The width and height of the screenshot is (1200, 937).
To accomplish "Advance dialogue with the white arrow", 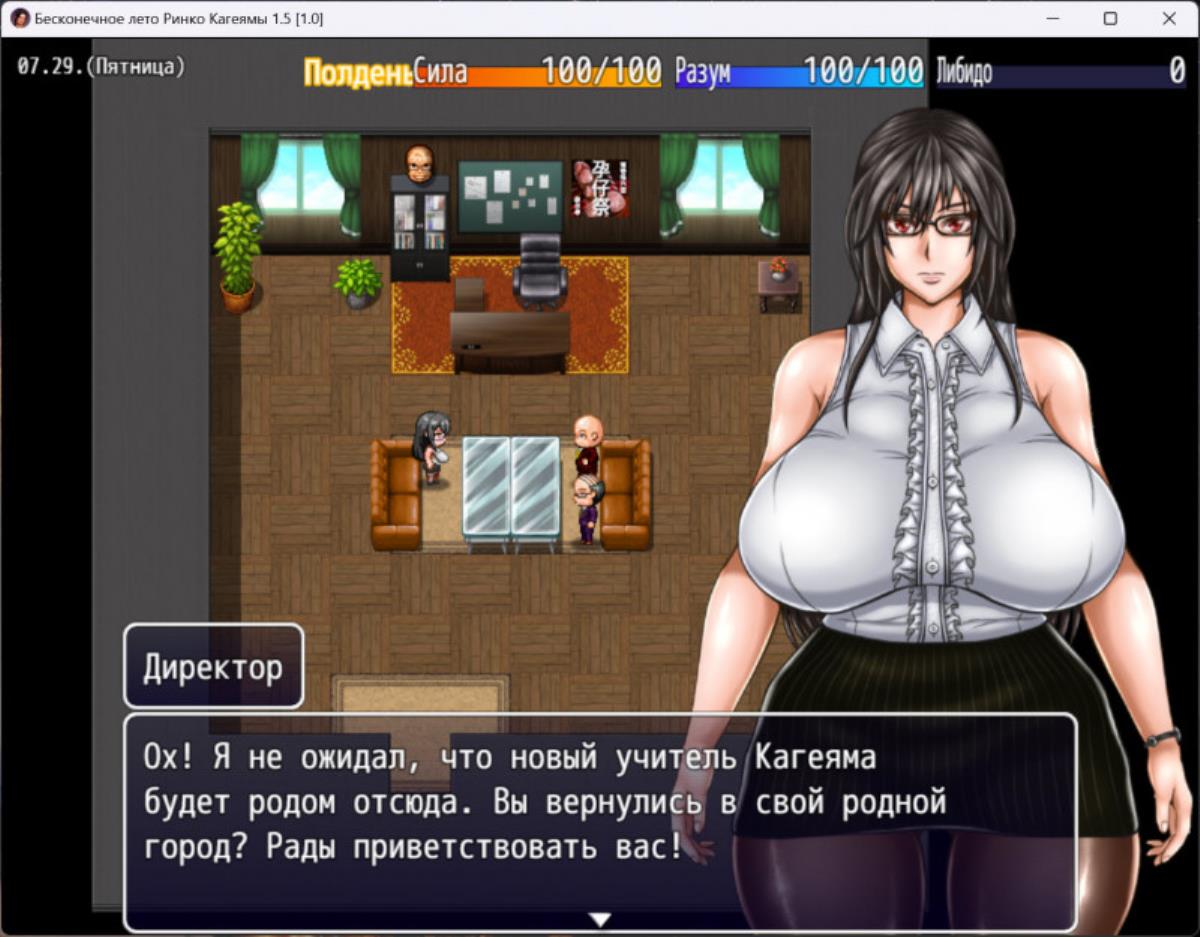I will pos(600,919).
